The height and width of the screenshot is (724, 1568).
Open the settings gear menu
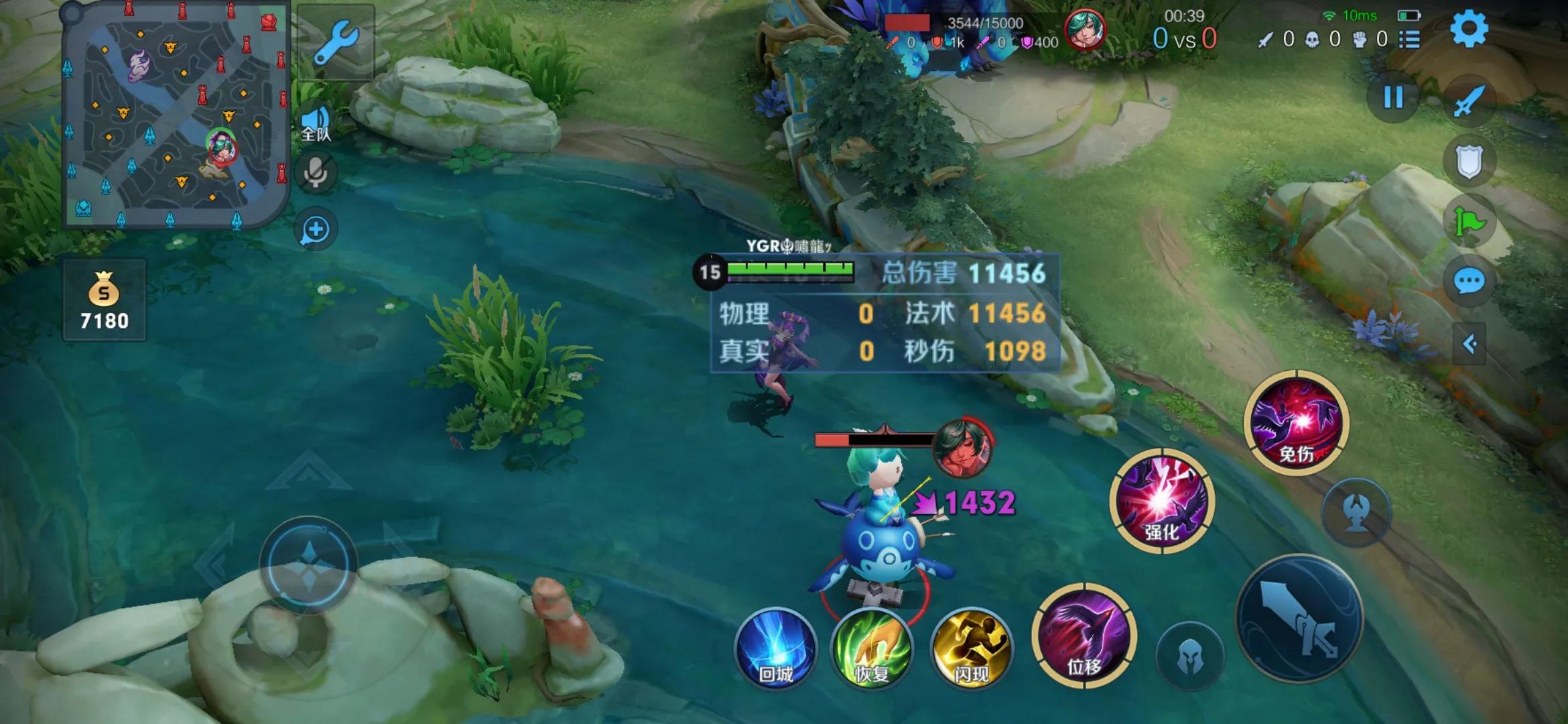click(1468, 29)
